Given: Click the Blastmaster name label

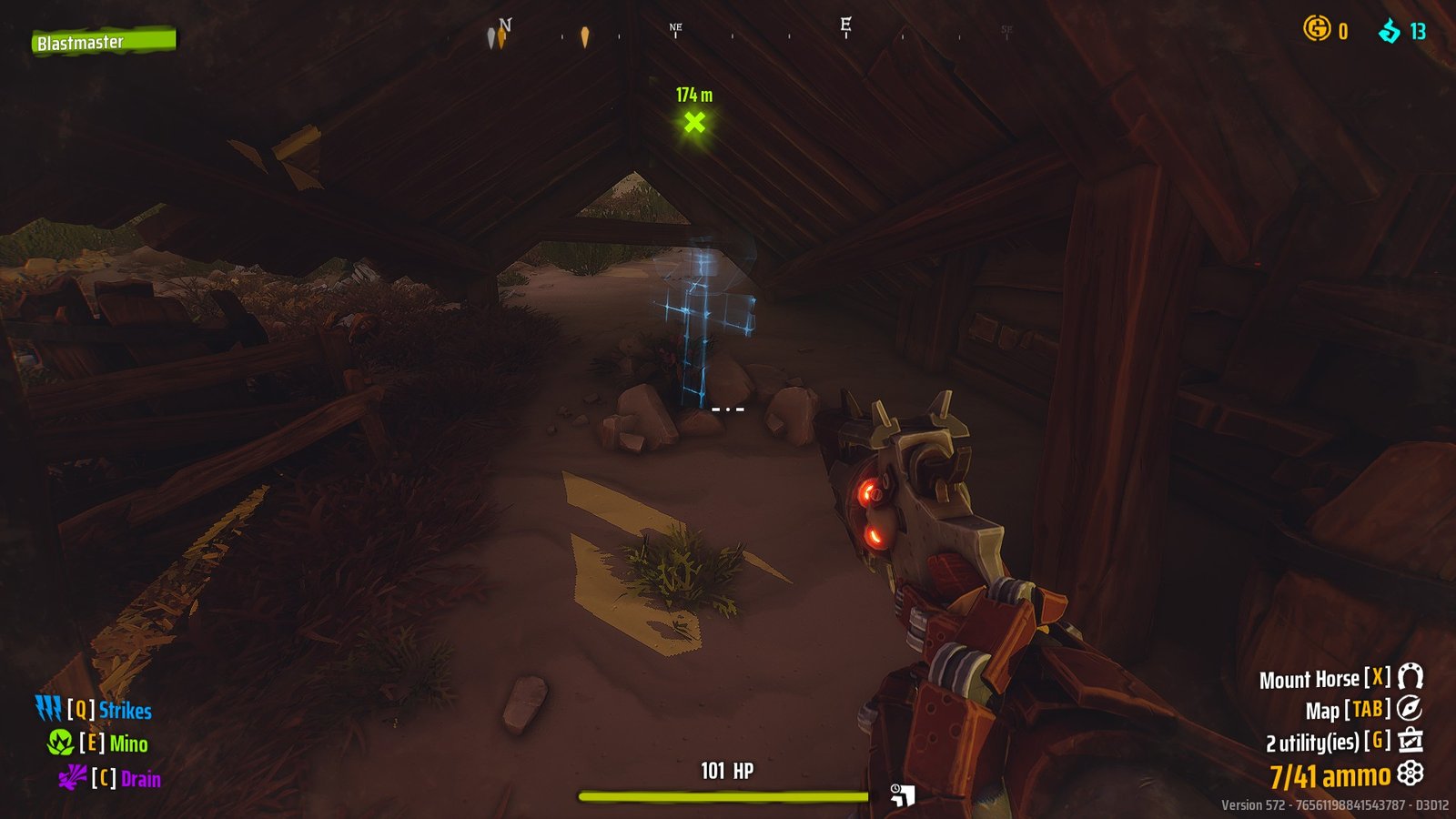Looking at the screenshot, I should (x=80, y=42).
